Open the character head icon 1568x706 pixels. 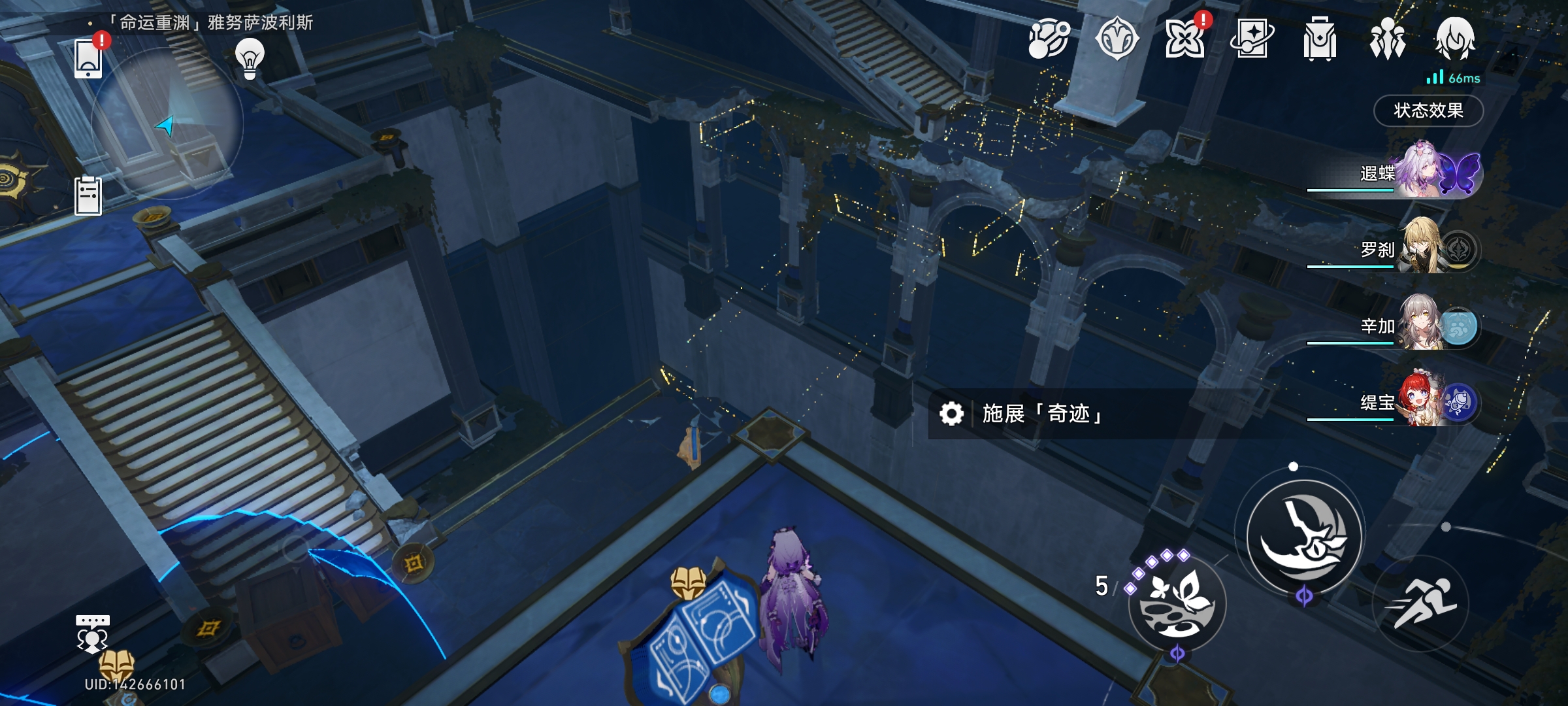click(x=1455, y=39)
